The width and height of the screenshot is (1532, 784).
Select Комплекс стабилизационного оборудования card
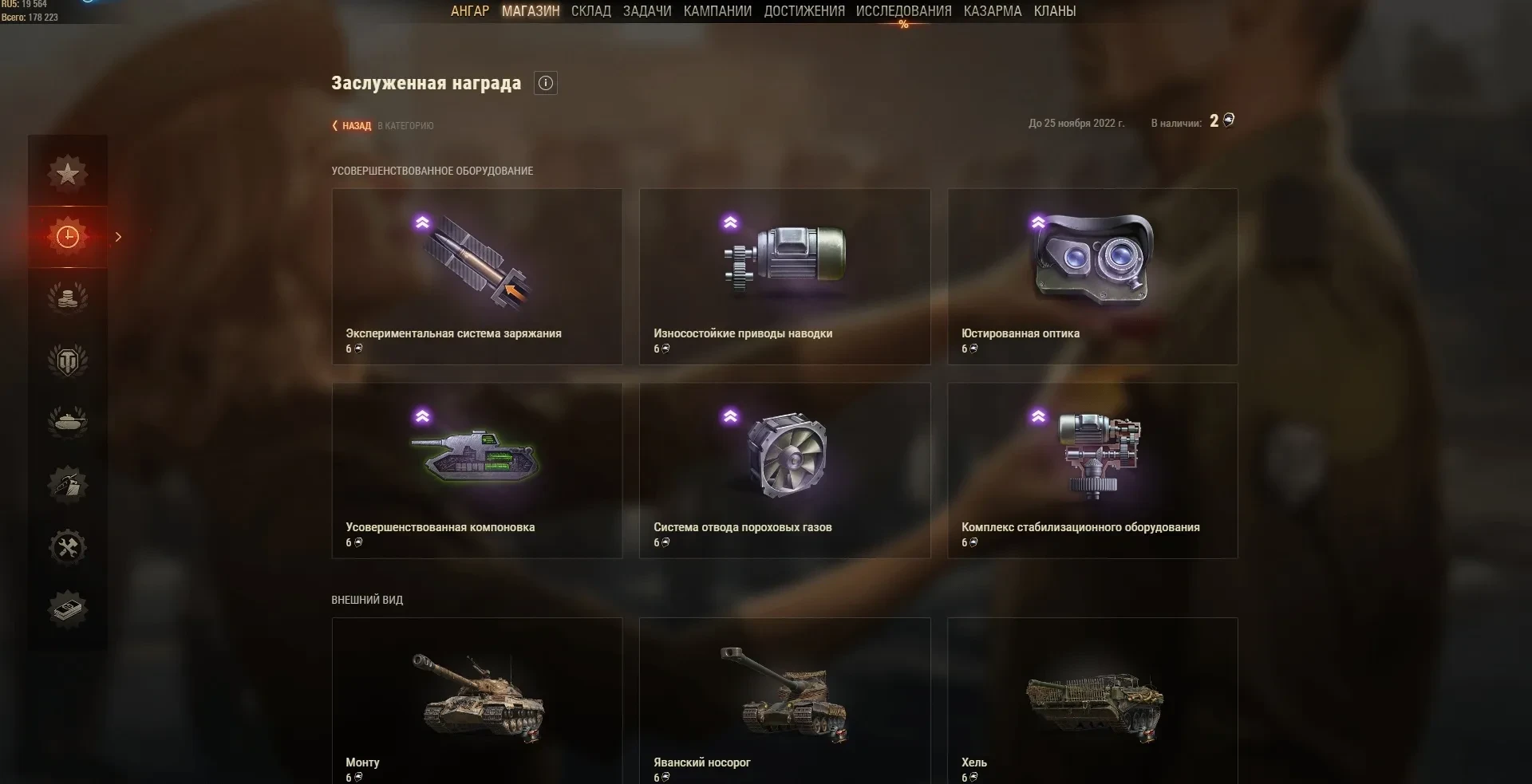[1092, 470]
